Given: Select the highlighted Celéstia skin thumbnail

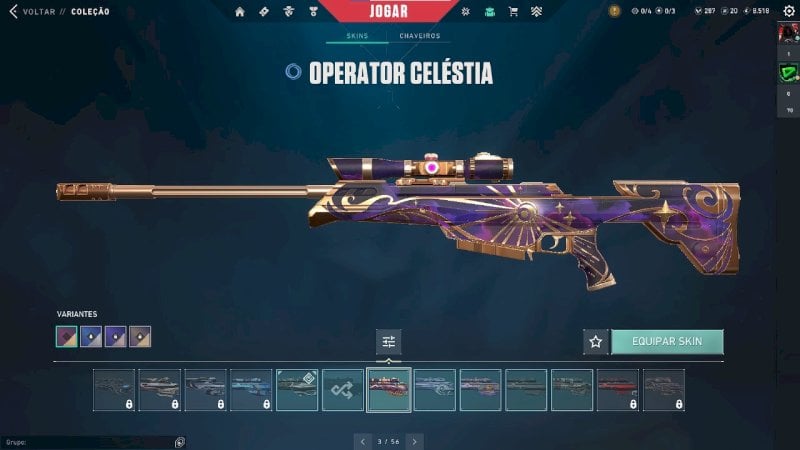Looking at the screenshot, I should point(389,390).
